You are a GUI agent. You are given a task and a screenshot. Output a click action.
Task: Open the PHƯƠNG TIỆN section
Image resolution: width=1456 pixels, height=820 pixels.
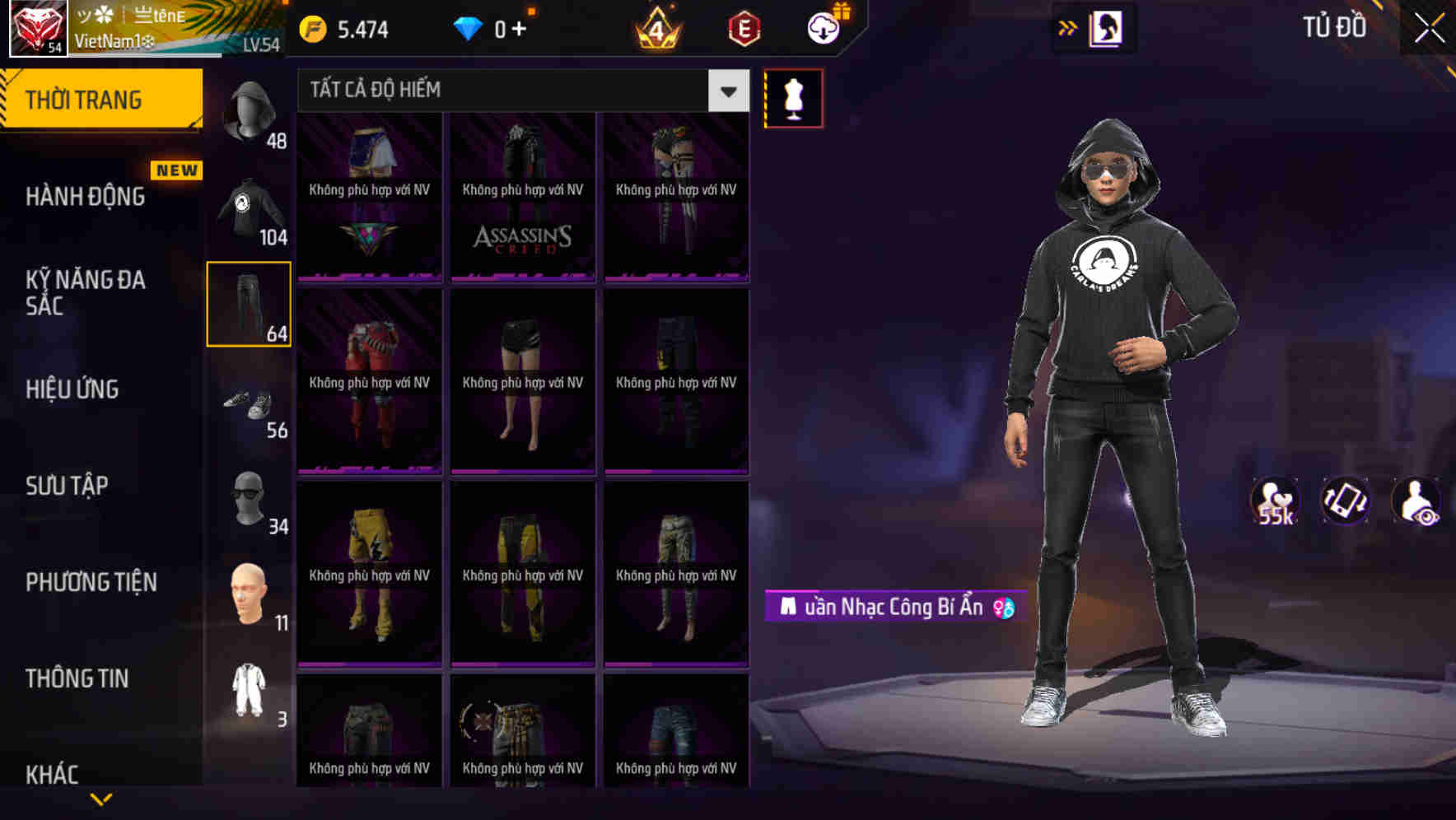(x=91, y=581)
